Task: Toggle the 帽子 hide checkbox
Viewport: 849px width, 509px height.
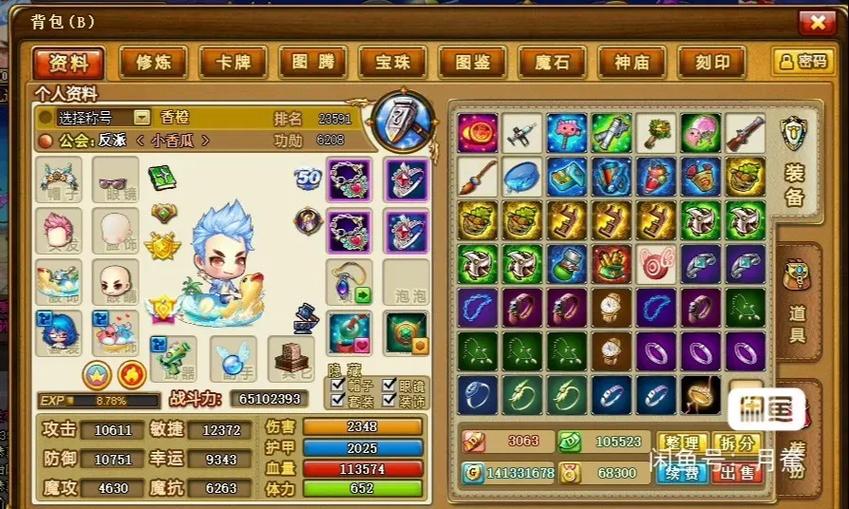Action: [337, 383]
